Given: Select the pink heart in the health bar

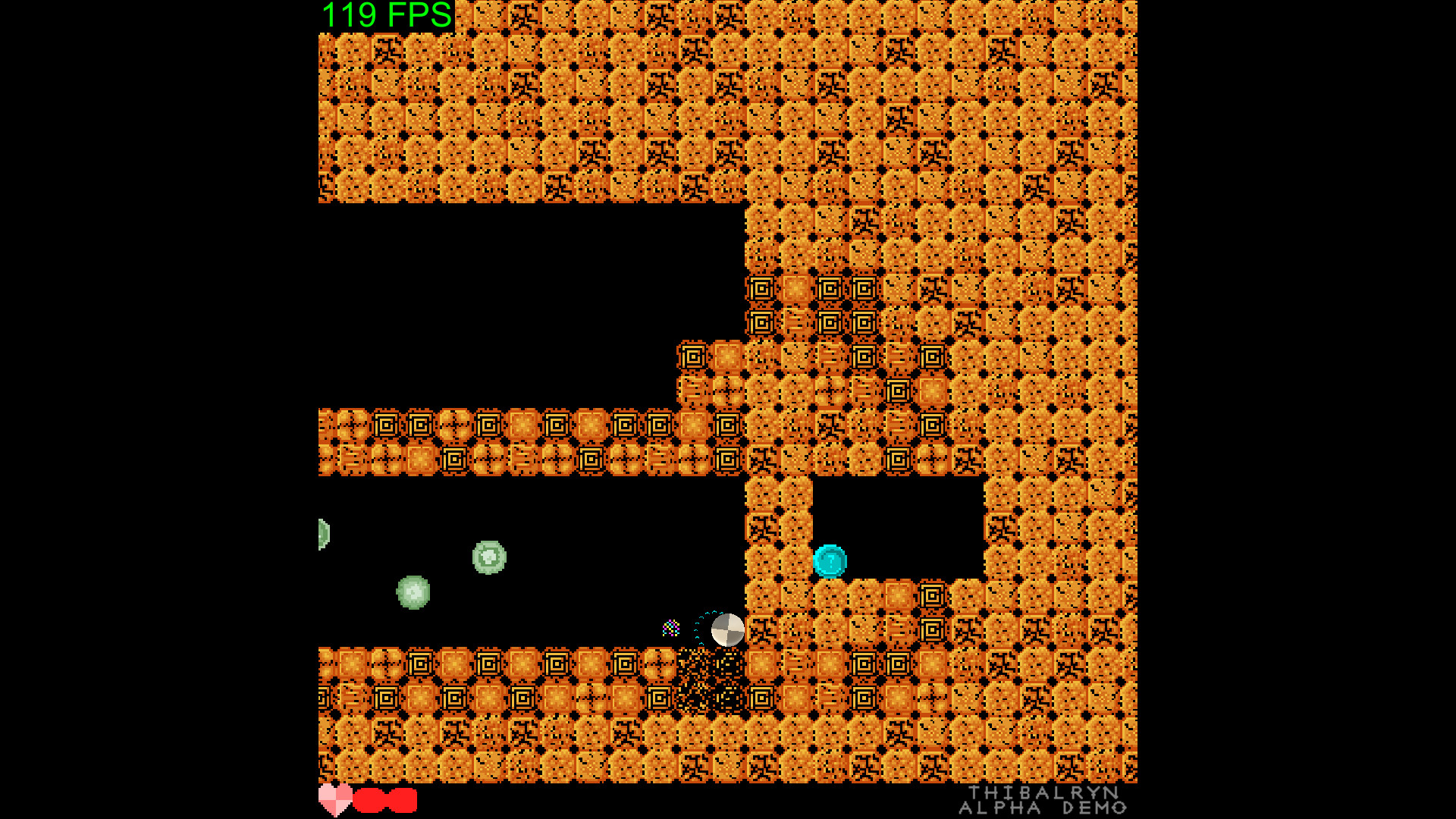Looking at the screenshot, I should pos(336,799).
